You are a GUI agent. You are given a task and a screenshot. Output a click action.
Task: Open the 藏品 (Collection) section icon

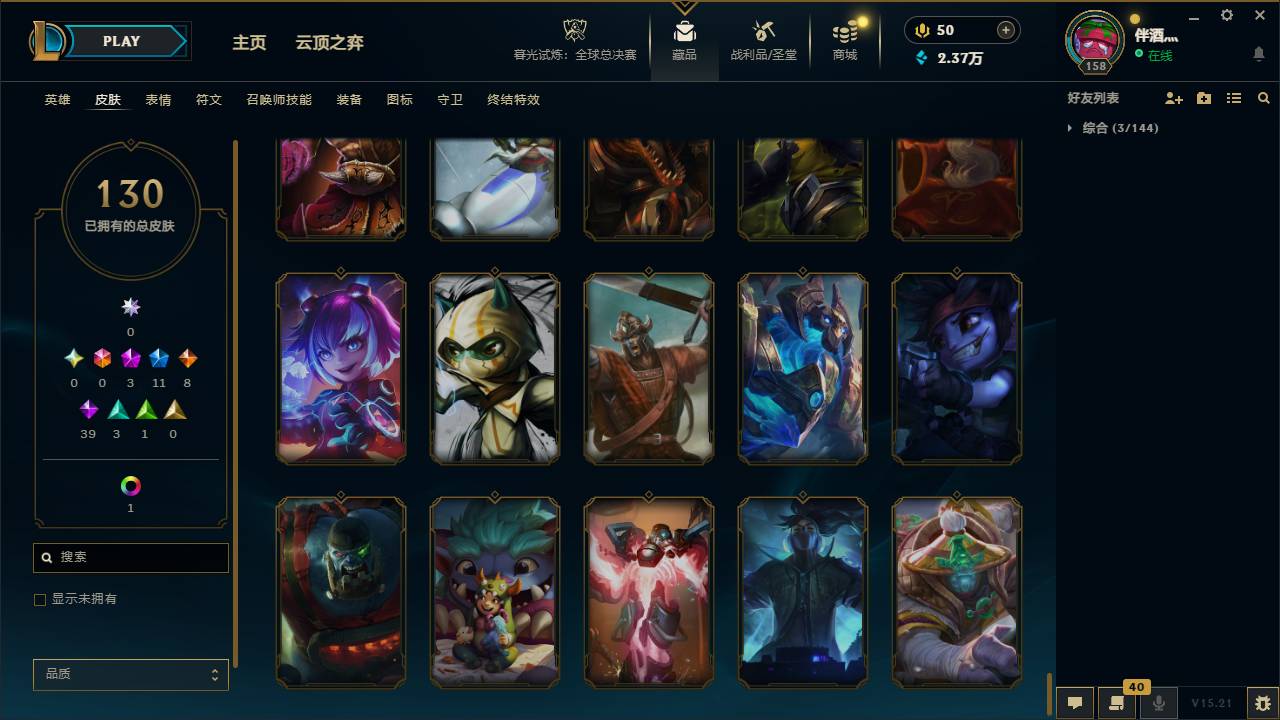coord(684,31)
